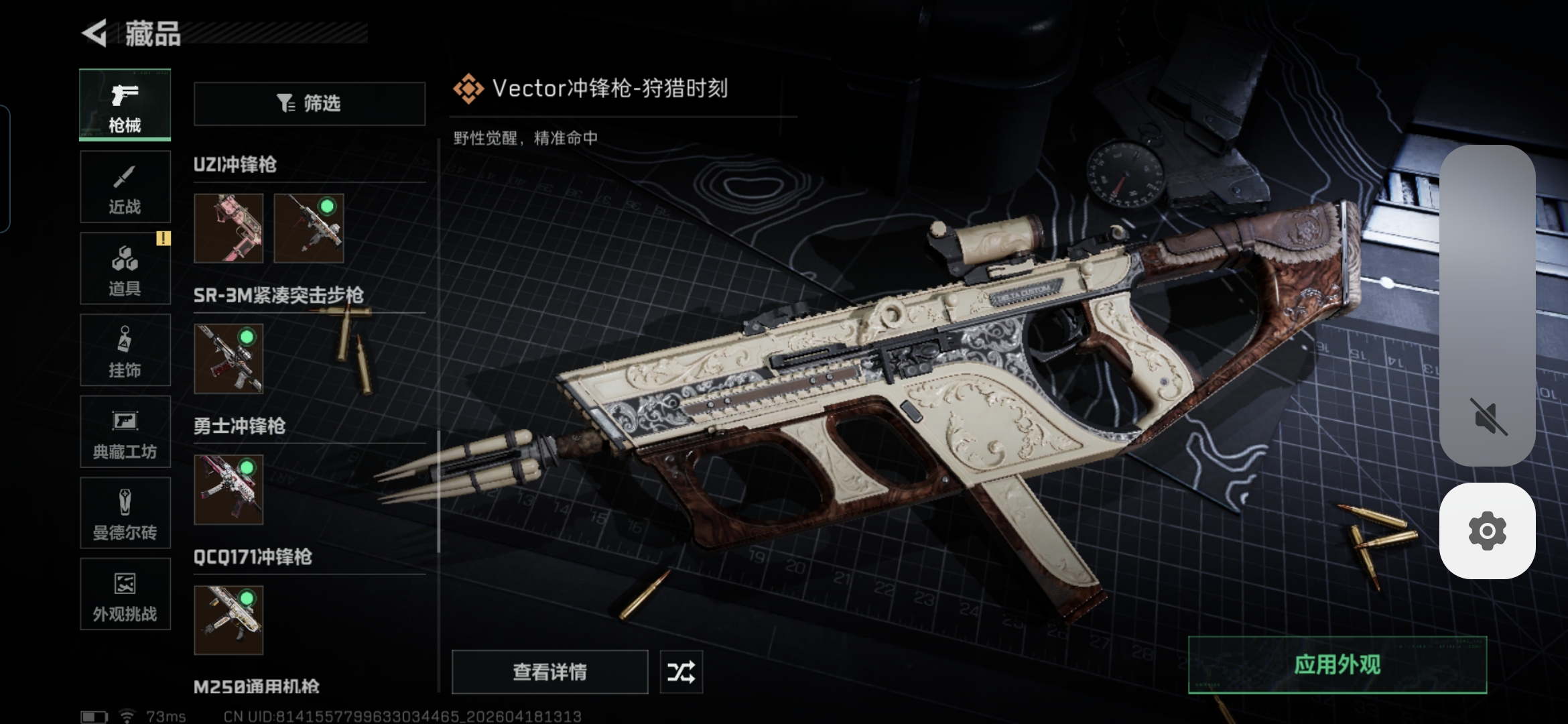Screen dimensions: 1568x724
Task: Toggle the muted speaker icon
Action: click(1488, 416)
